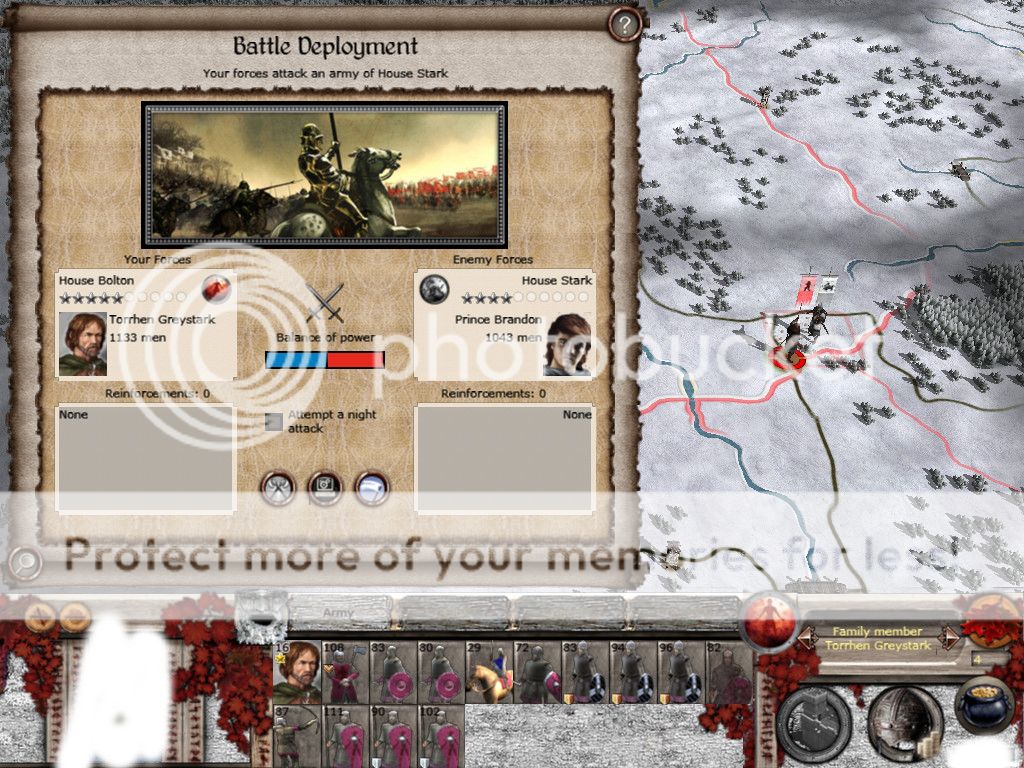Toggle the Attempt a night attack checkbox
The height and width of the screenshot is (768, 1024).
[x=274, y=421]
